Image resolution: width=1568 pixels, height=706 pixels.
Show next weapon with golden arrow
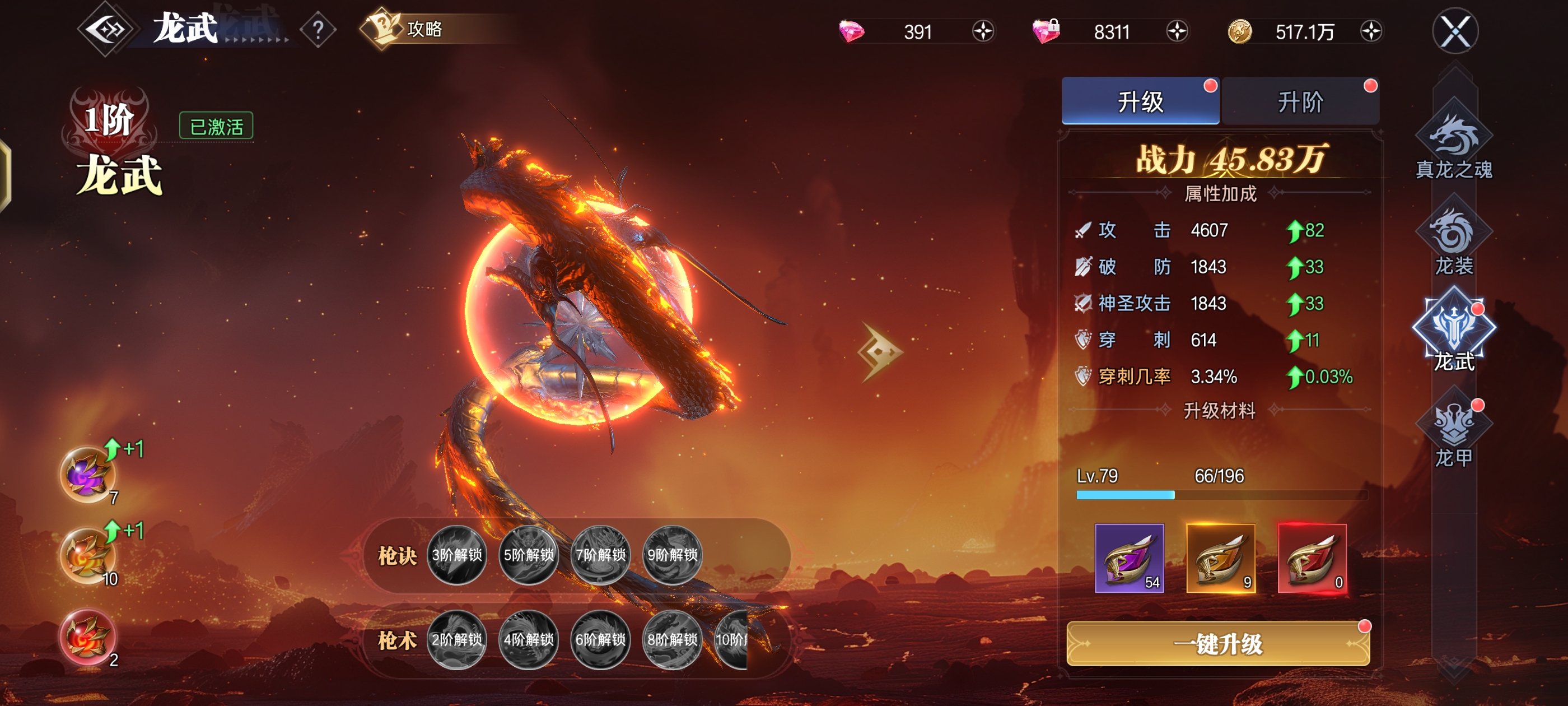[x=880, y=352]
